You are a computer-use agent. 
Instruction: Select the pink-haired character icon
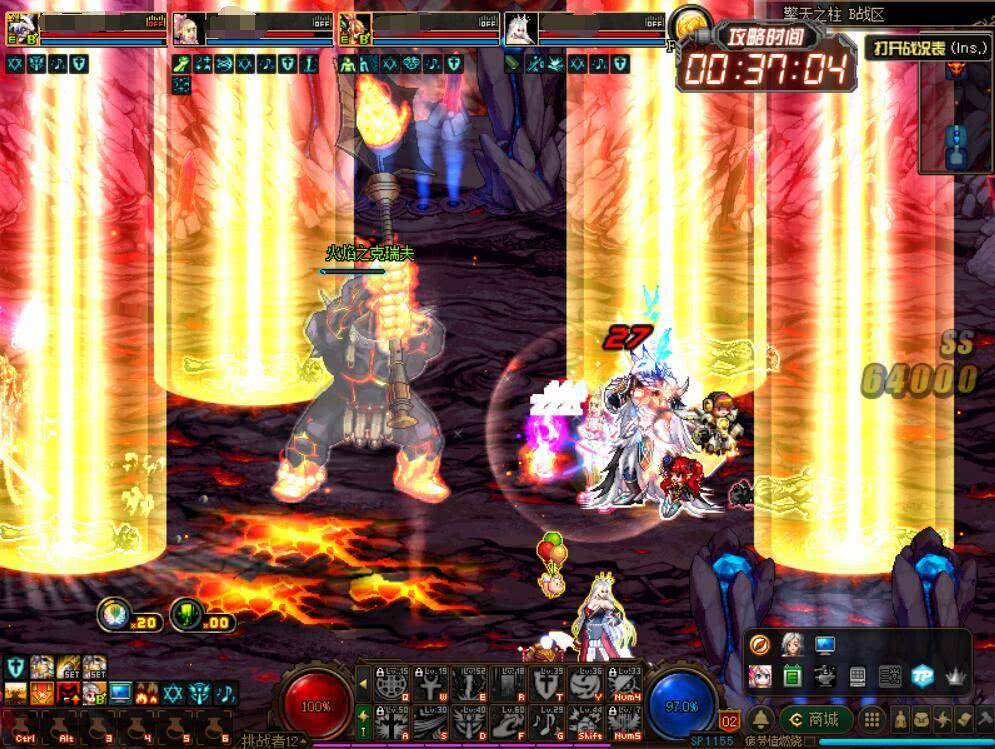click(x=760, y=676)
